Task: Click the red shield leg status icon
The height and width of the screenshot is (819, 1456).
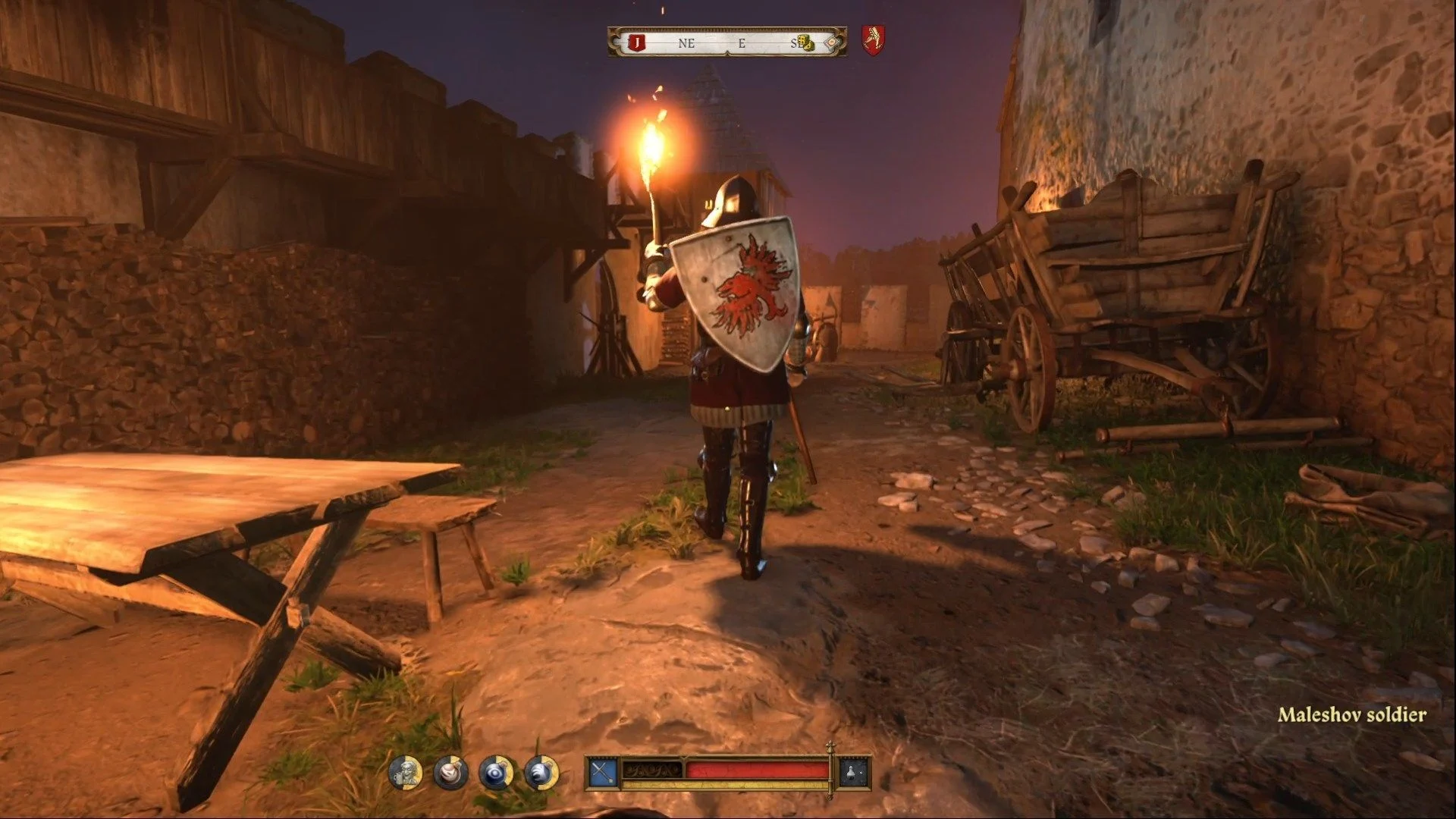Action: click(874, 39)
